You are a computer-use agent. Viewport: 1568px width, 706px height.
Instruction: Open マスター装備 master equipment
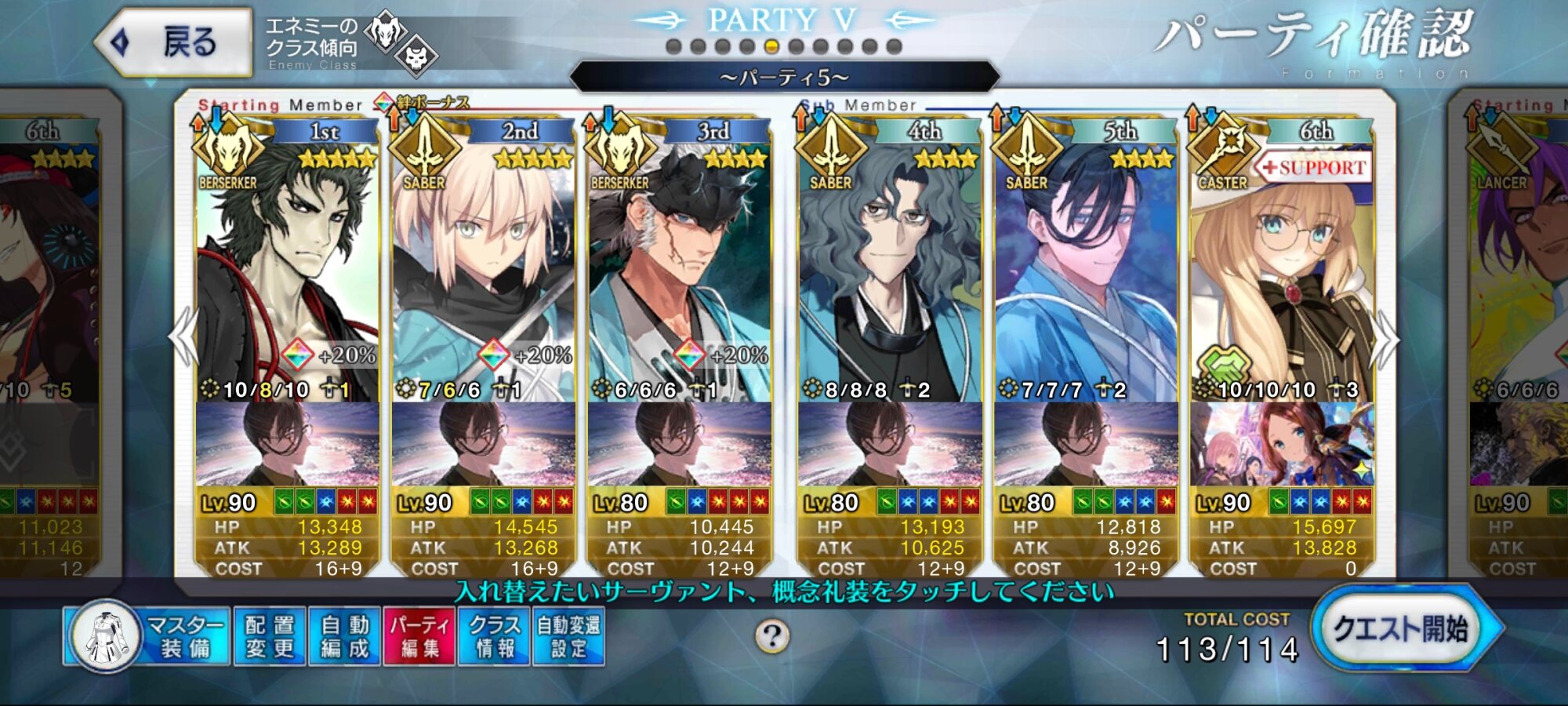coord(149,636)
